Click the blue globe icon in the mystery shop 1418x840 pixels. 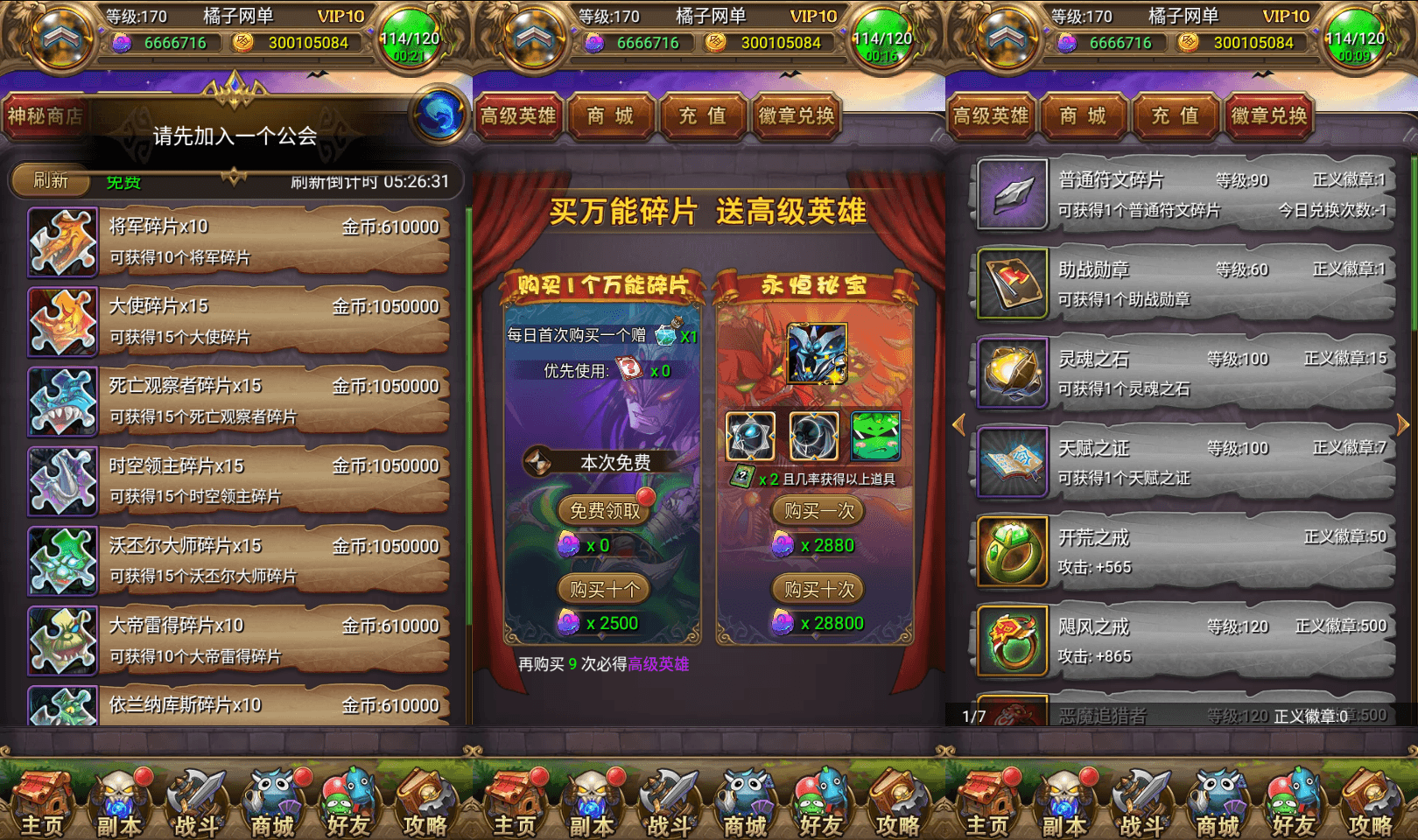[439, 115]
